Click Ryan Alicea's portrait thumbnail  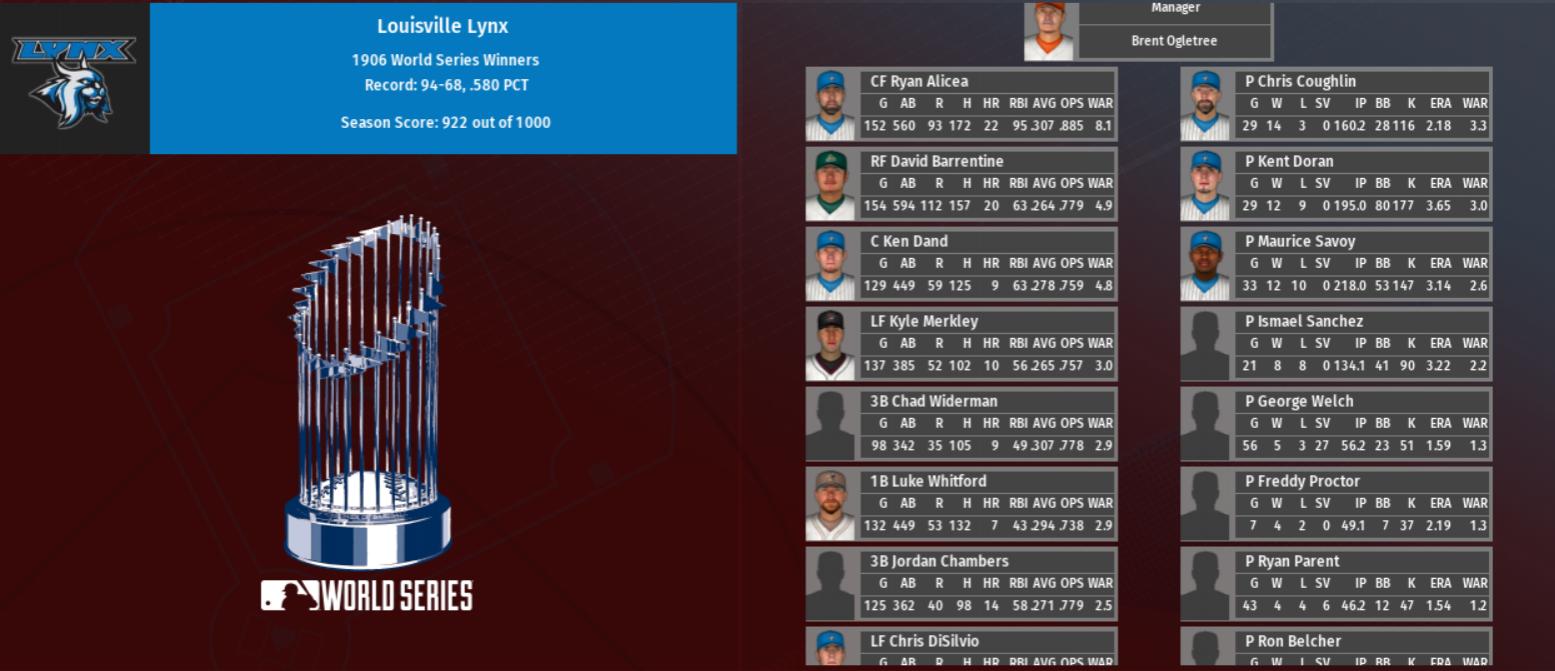[831, 105]
